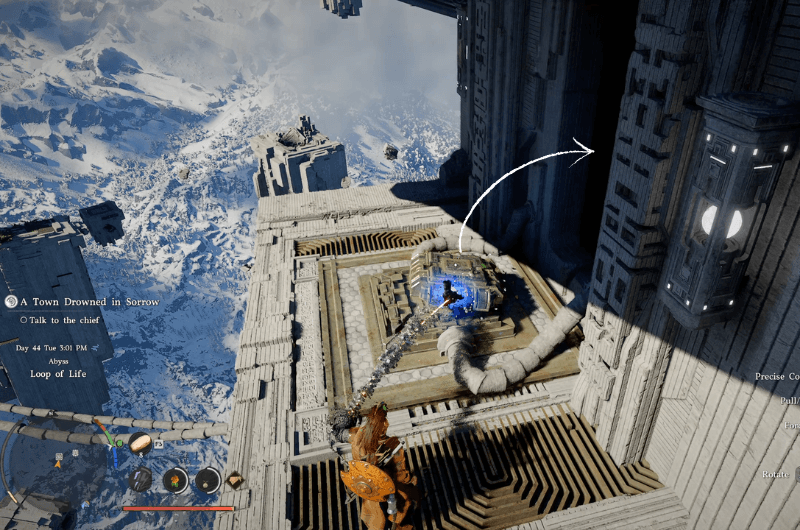The image size is (800, 530).
Task: Click the diamond-shaped item icon
Action: click(235, 480)
